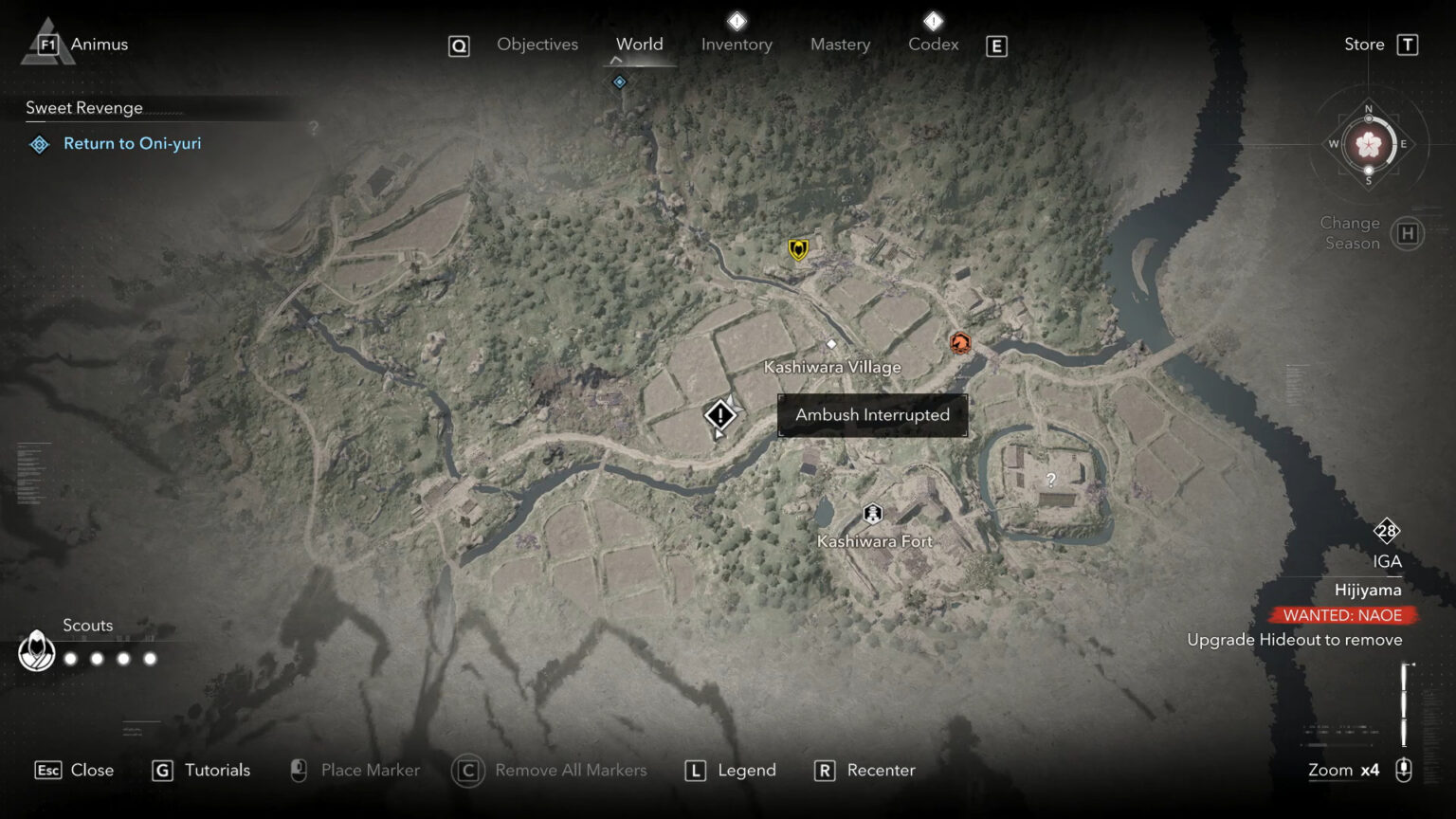
Task: Go to the Mastery tab
Action: click(840, 45)
